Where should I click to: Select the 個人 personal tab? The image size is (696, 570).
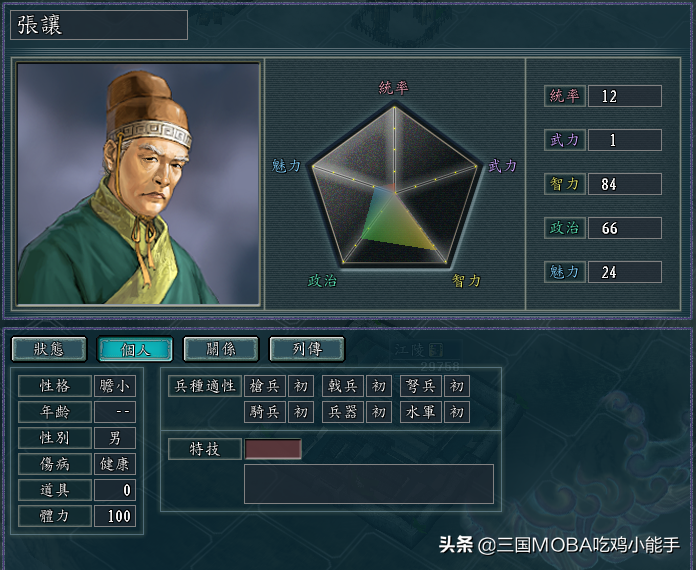coord(134,349)
